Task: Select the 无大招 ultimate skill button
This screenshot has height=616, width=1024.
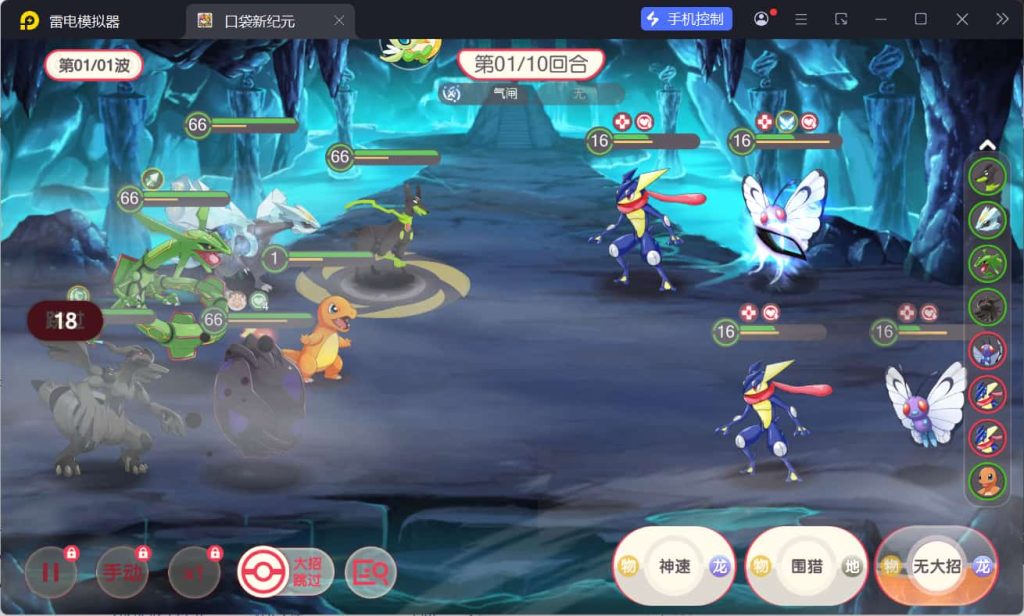Action: tap(936, 566)
